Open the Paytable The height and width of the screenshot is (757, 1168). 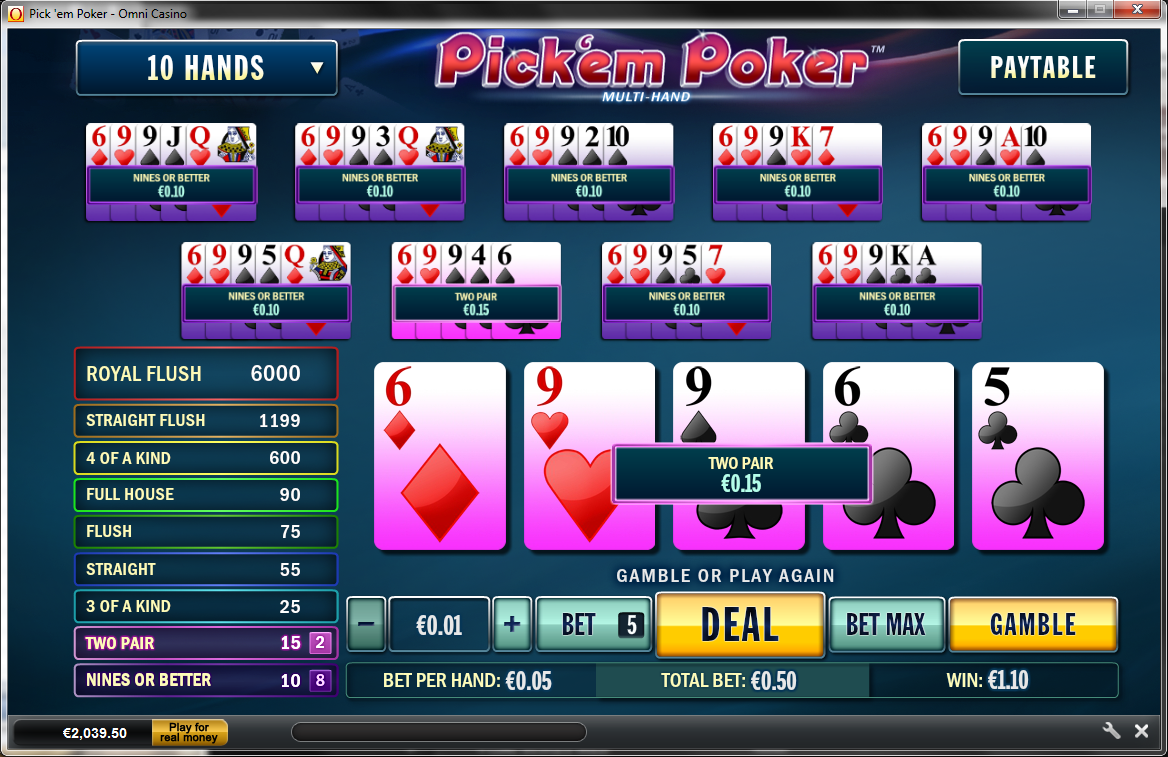point(1042,68)
